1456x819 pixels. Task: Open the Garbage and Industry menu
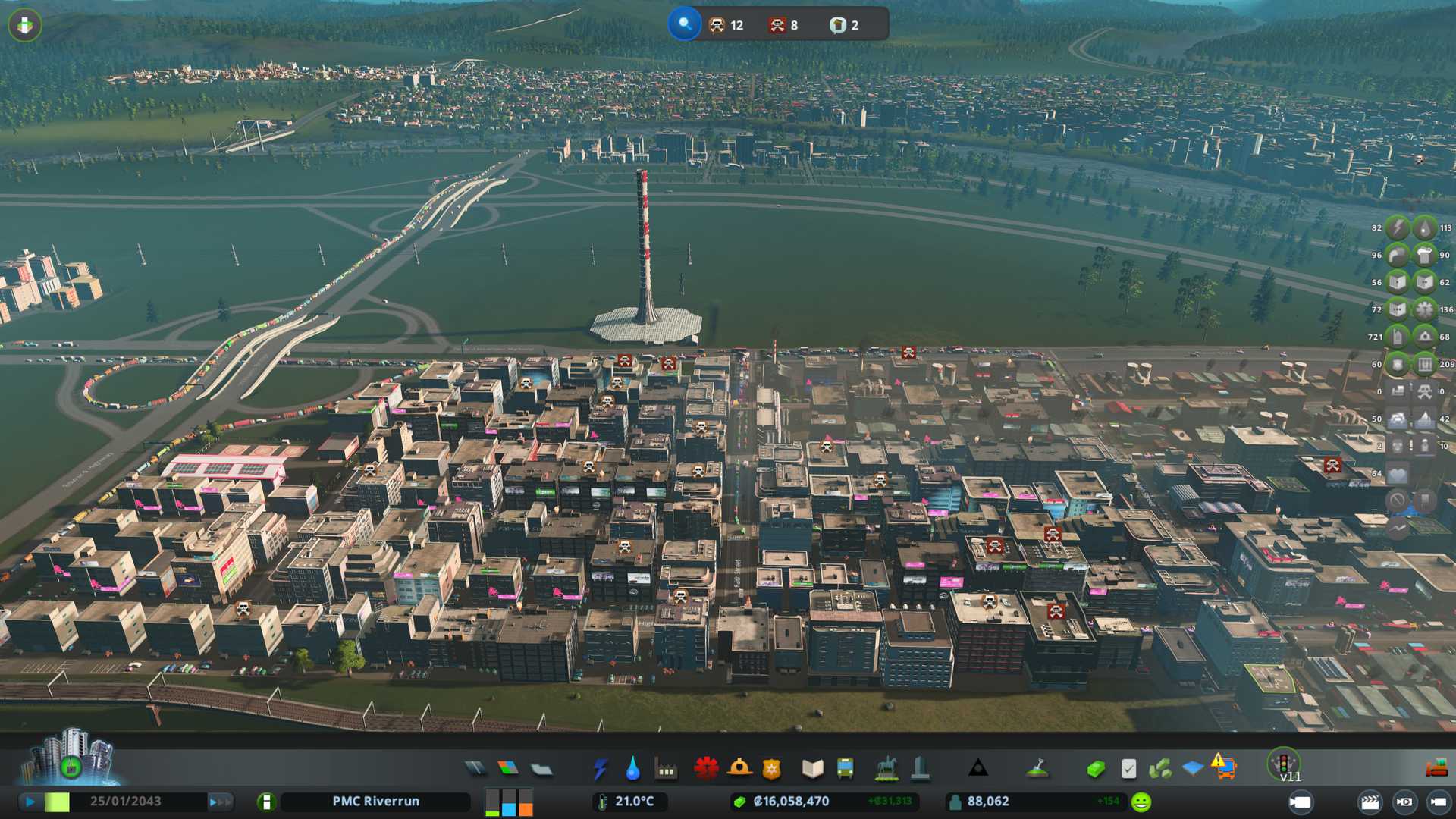[x=666, y=769]
